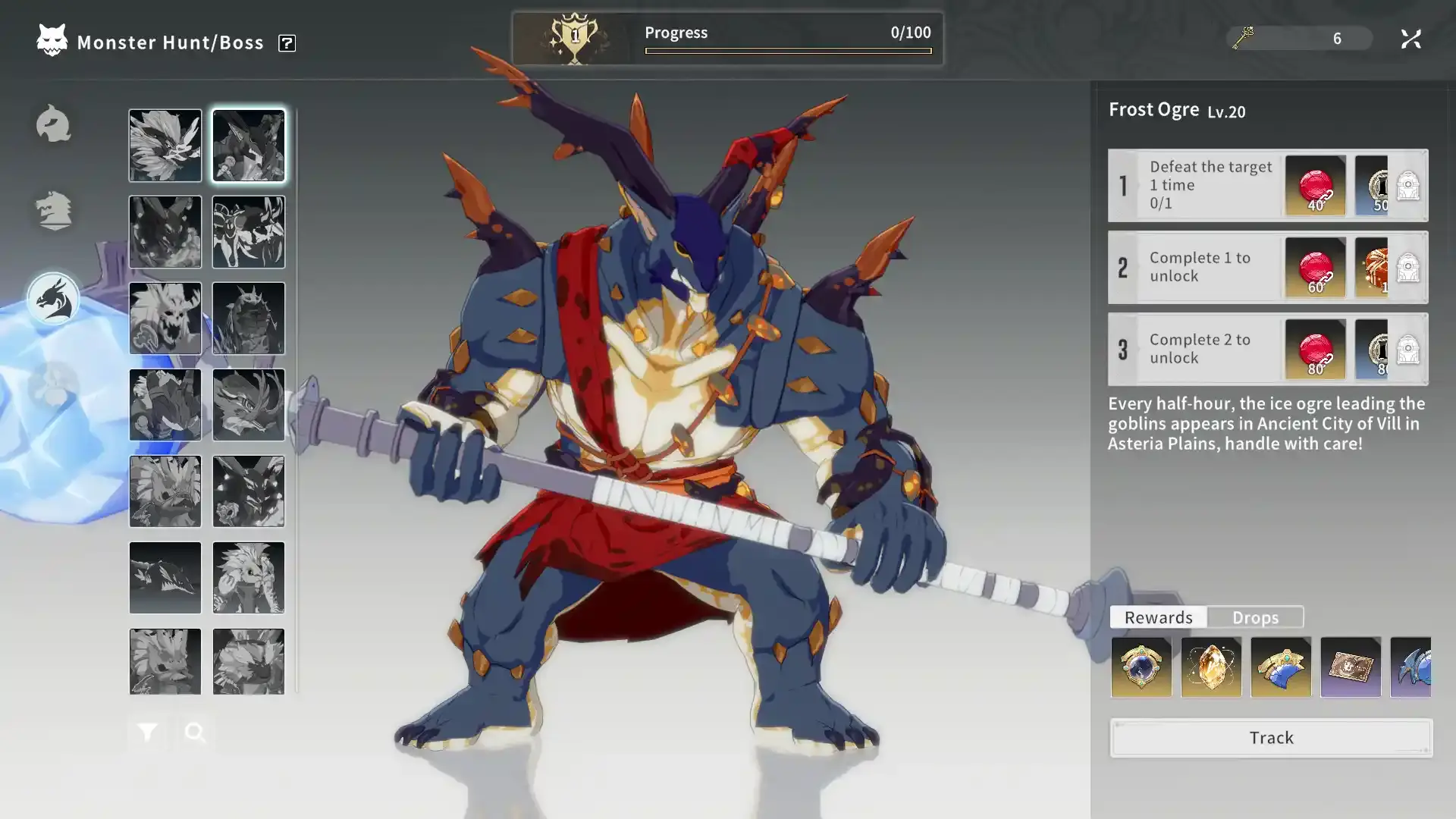The height and width of the screenshot is (819, 1456).
Task: Inspect the blue gem ring reward
Action: pyautogui.click(x=1141, y=667)
